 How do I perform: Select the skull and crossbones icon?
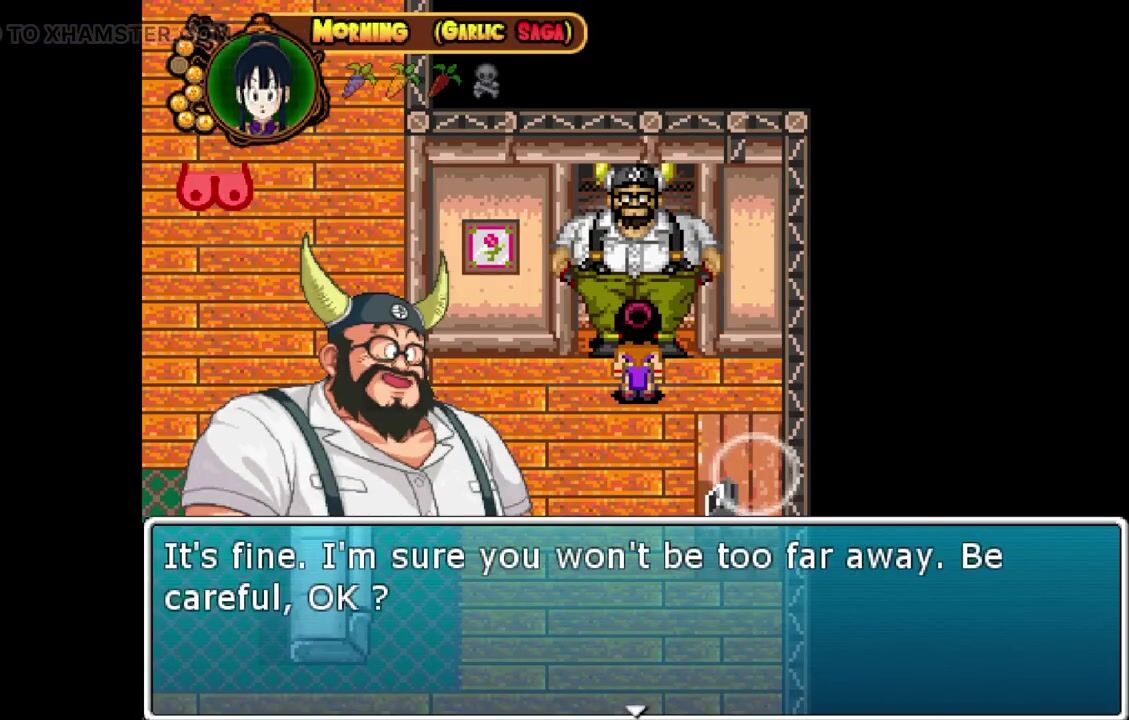(x=486, y=81)
